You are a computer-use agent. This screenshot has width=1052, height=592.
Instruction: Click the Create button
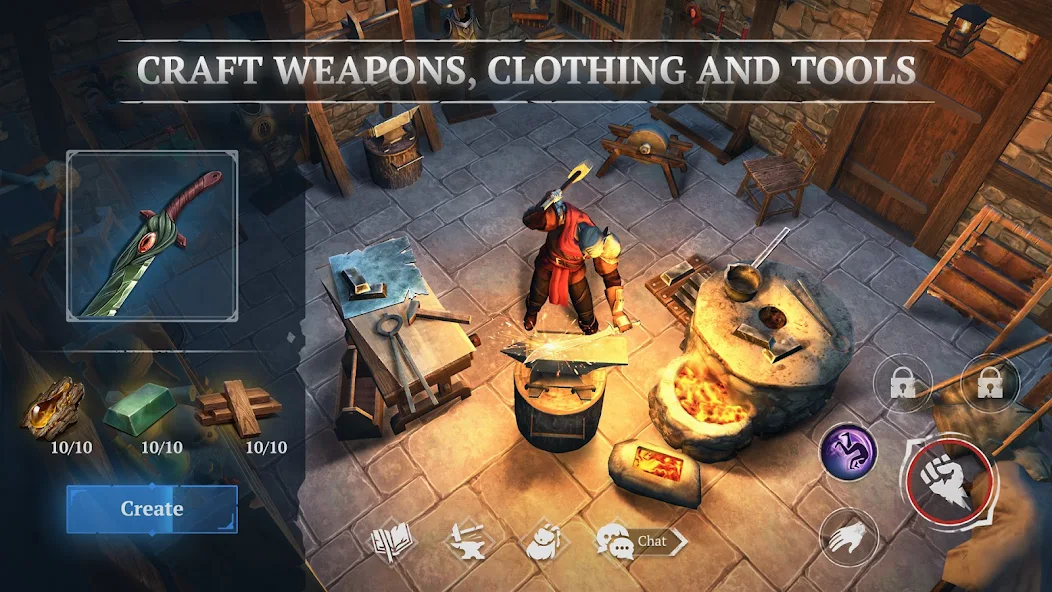[152, 509]
